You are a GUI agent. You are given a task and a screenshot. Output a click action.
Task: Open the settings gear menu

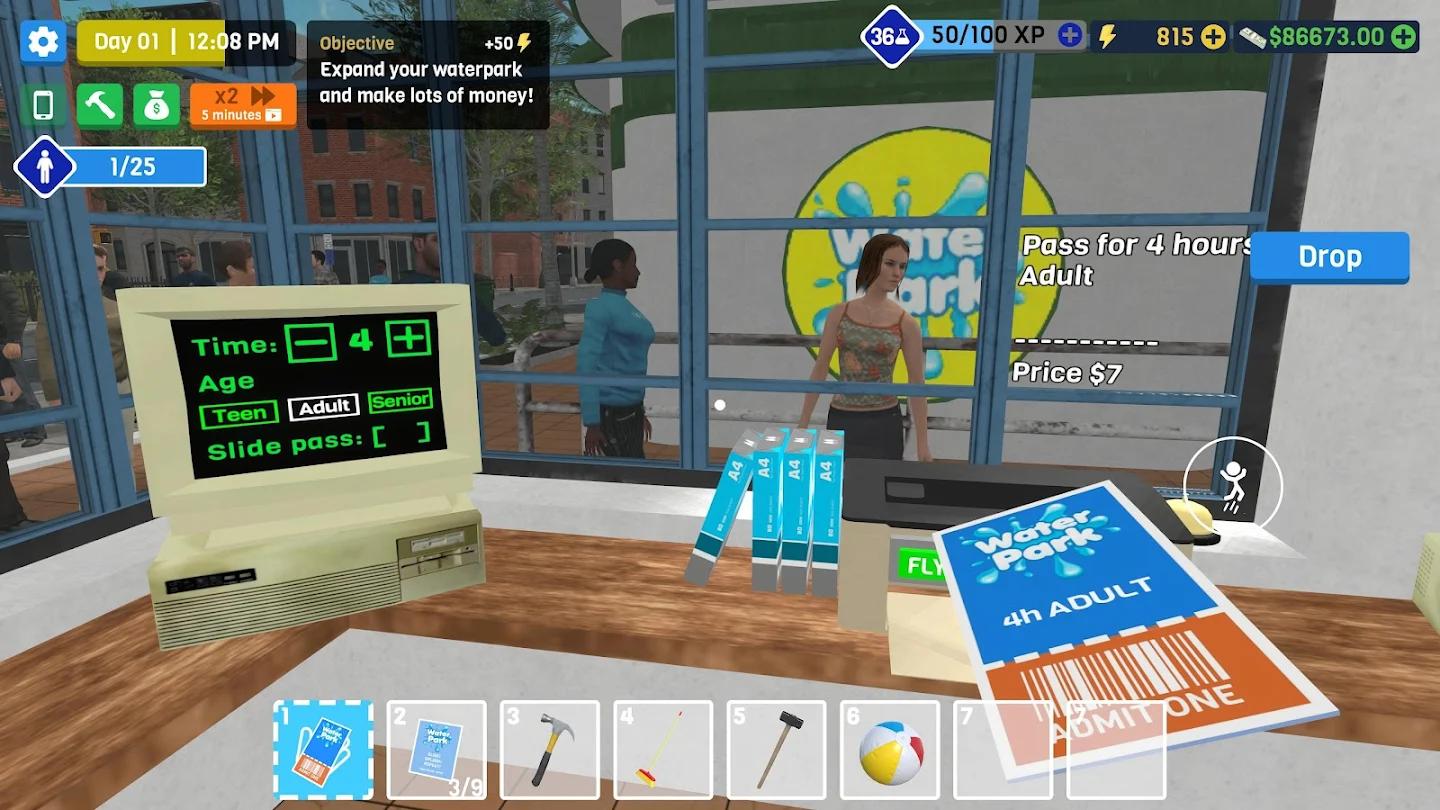[x=43, y=42]
